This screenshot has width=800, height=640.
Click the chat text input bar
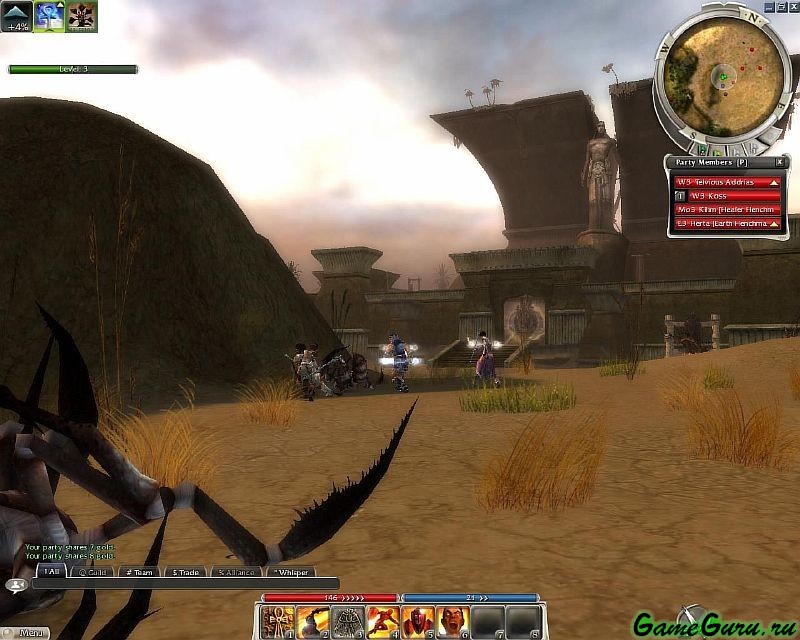coord(185,584)
